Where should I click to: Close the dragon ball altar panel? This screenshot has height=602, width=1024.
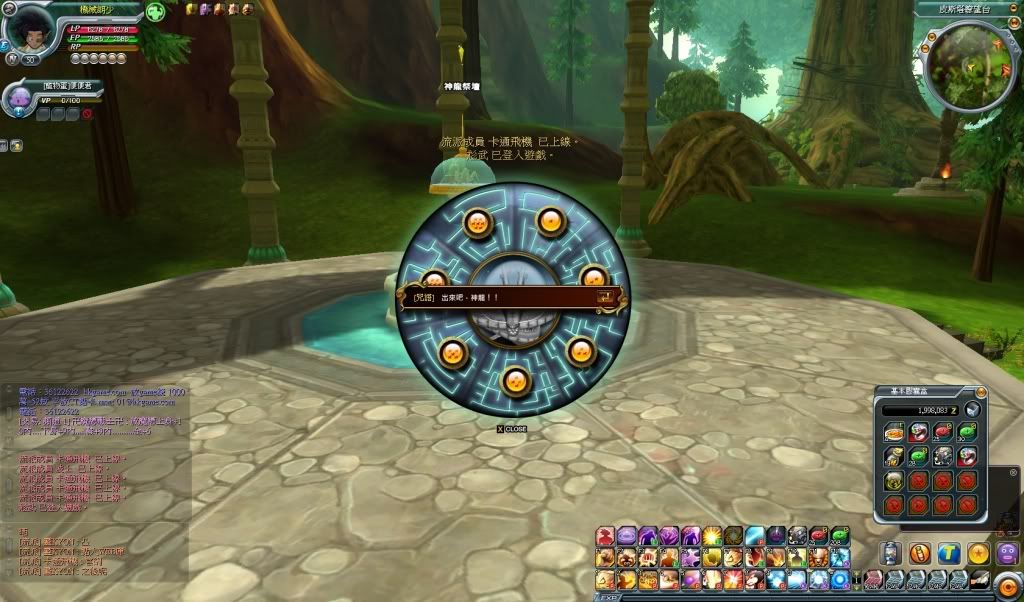(x=511, y=429)
